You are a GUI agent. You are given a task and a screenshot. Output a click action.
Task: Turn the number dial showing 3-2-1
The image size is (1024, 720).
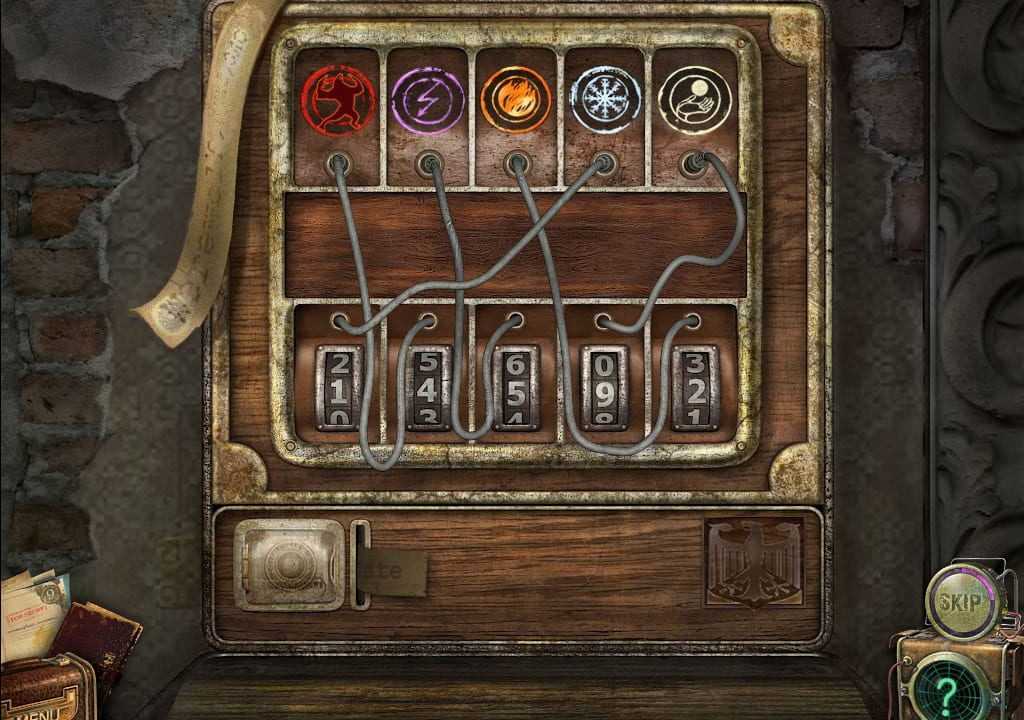click(x=694, y=388)
